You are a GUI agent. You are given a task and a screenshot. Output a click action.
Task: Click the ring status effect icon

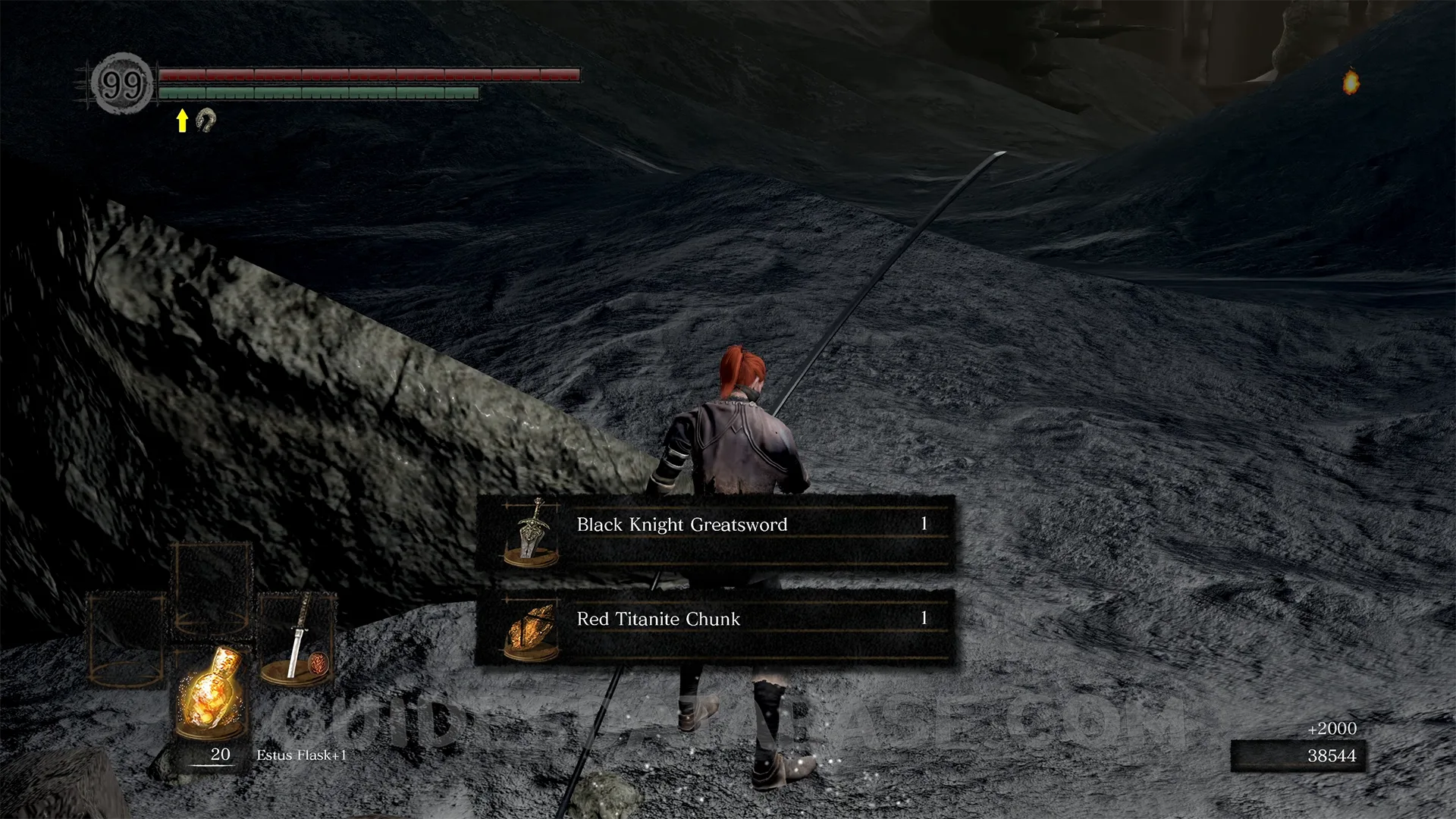[206, 120]
